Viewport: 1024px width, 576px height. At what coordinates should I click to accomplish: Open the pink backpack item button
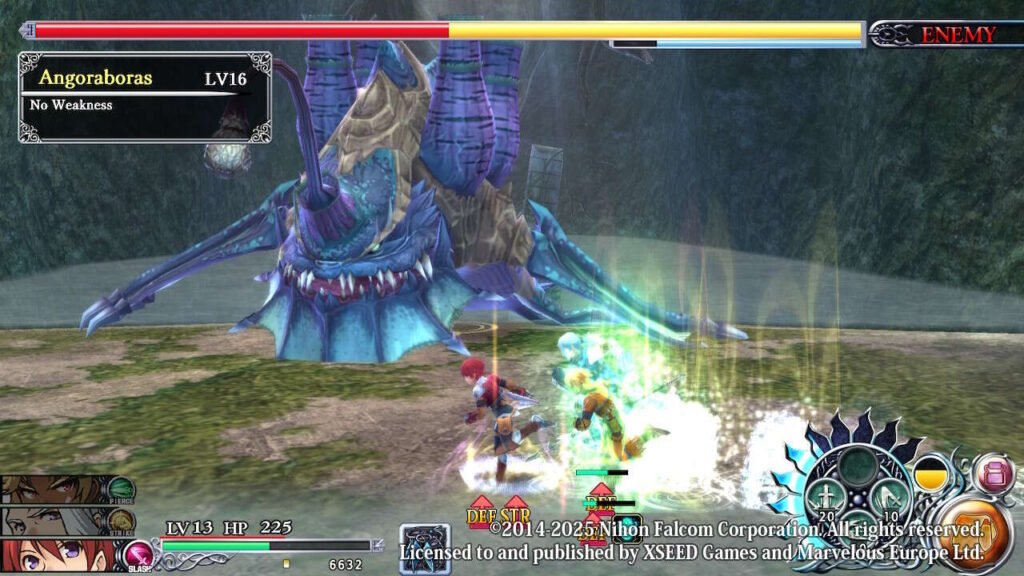(994, 473)
